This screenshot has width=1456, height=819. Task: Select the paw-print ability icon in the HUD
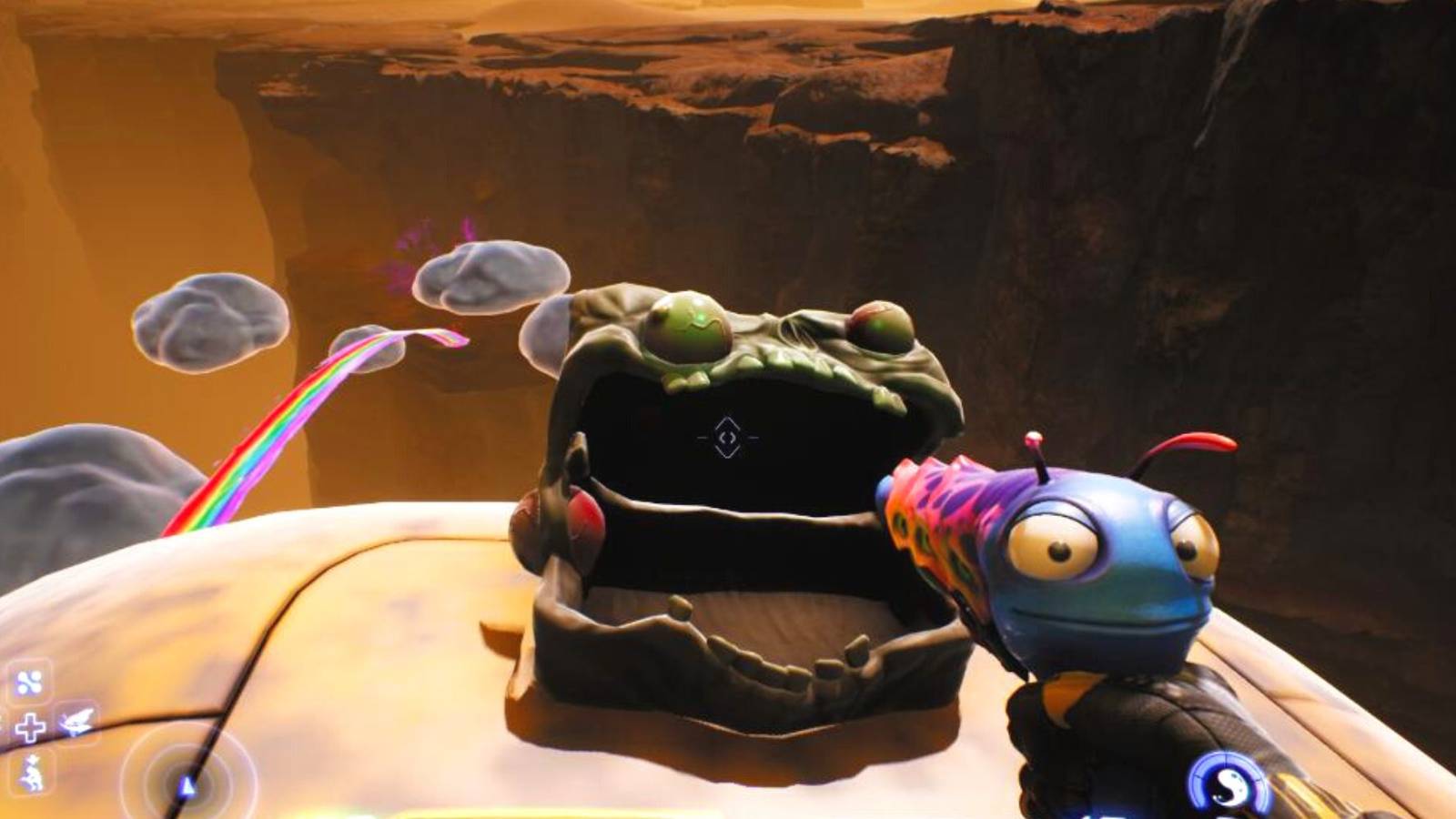[31, 681]
